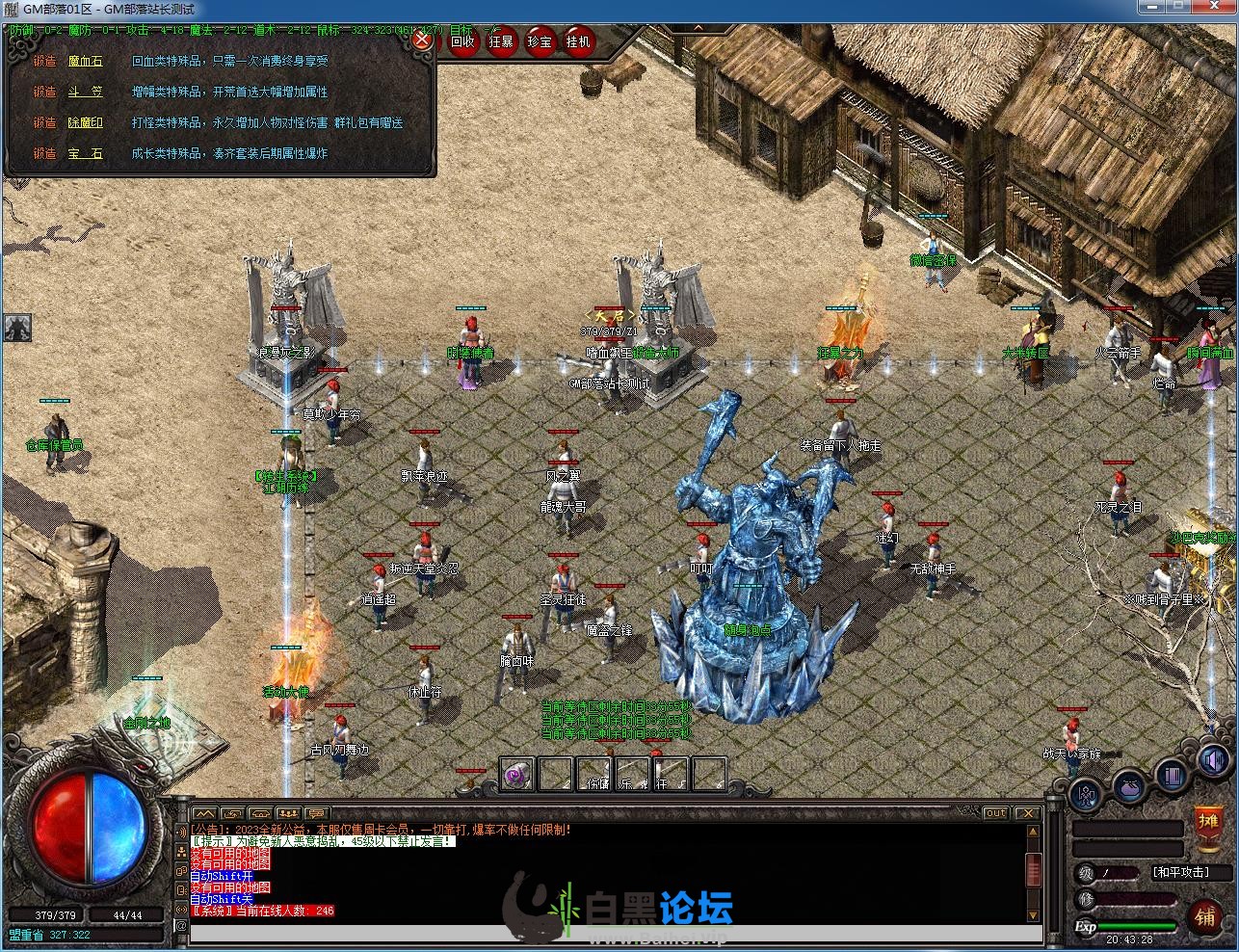Select the speech bubble chat tab
Viewport: 1239px width, 952px height.
click(317, 814)
